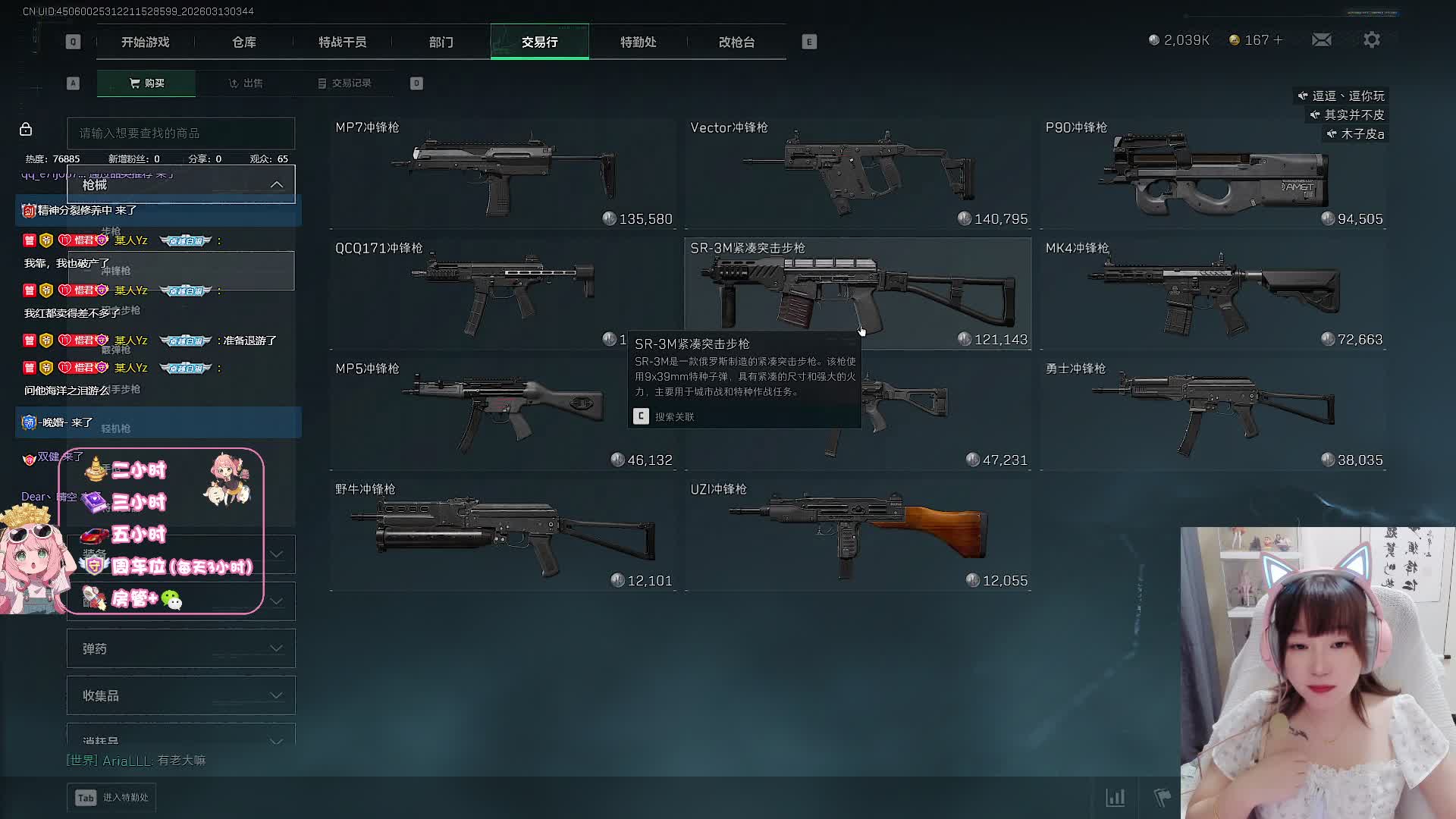Choose the Vector冲锋枪 listing
Image resolution: width=1456 pixels, height=819 pixels.
858,173
